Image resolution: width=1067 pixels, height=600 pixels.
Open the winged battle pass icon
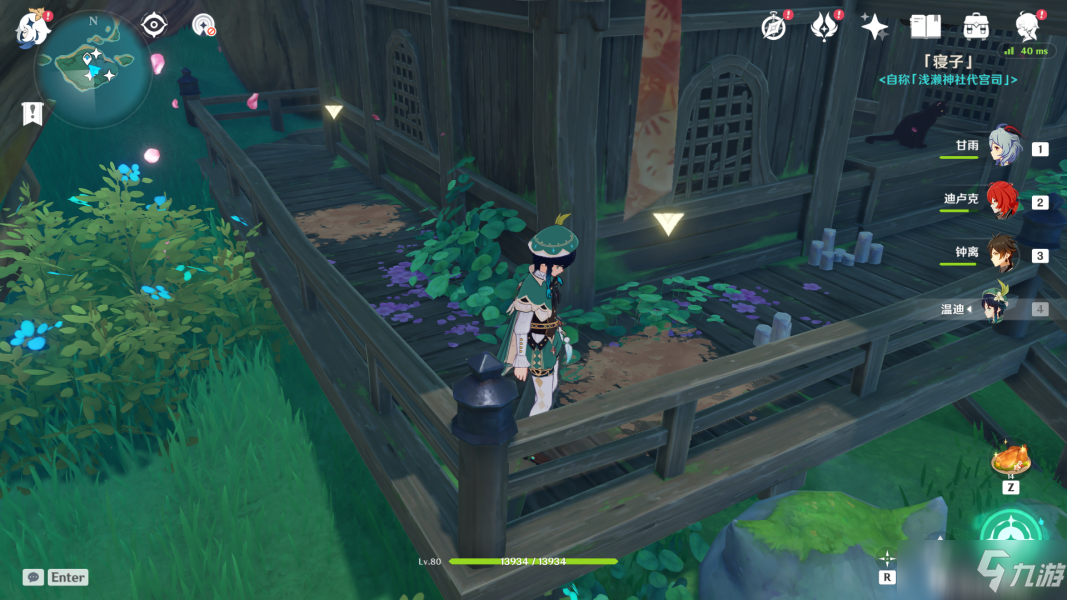click(823, 27)
